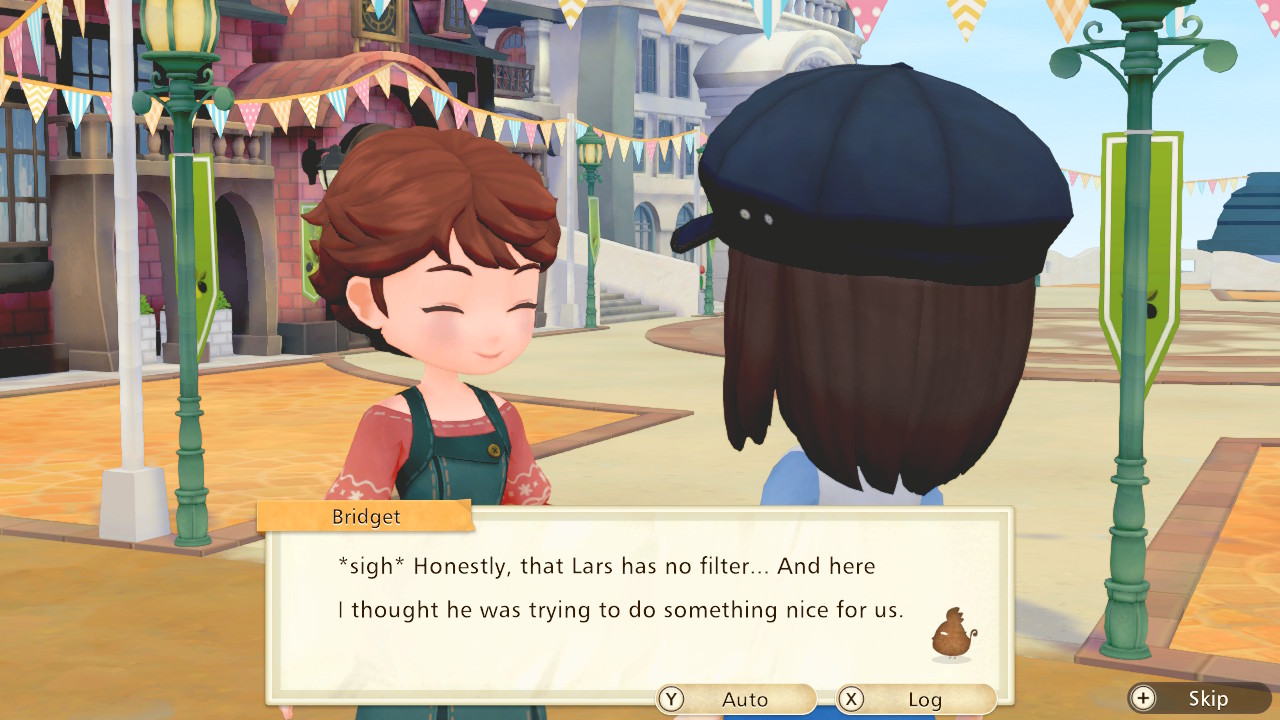The height and width of the screenshot is (720, 1280).
Task: Enable Auto dialogue advance
Action: pos(735,699)
